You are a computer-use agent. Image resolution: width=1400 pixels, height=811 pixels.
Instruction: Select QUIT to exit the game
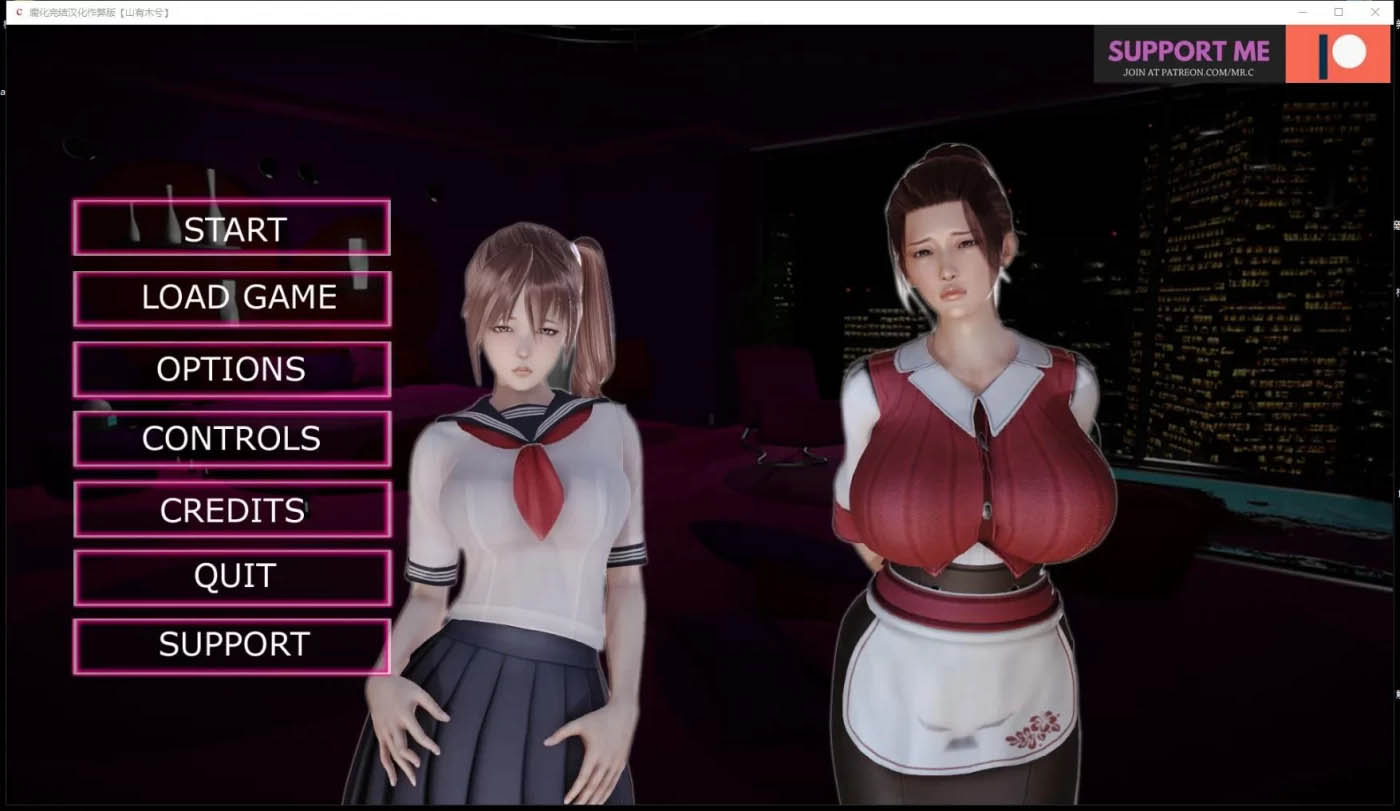232,576
